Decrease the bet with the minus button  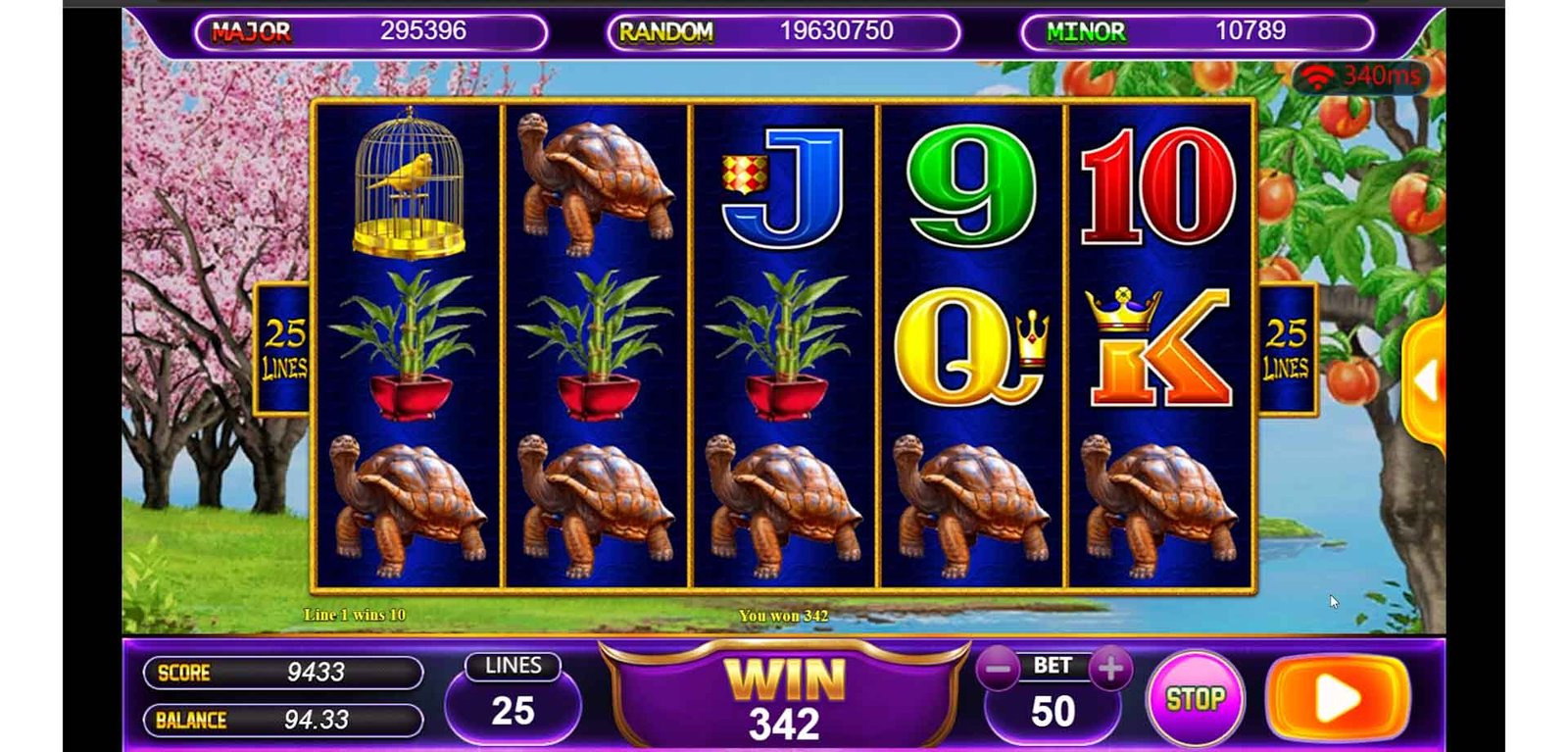[x=999, y=670]
